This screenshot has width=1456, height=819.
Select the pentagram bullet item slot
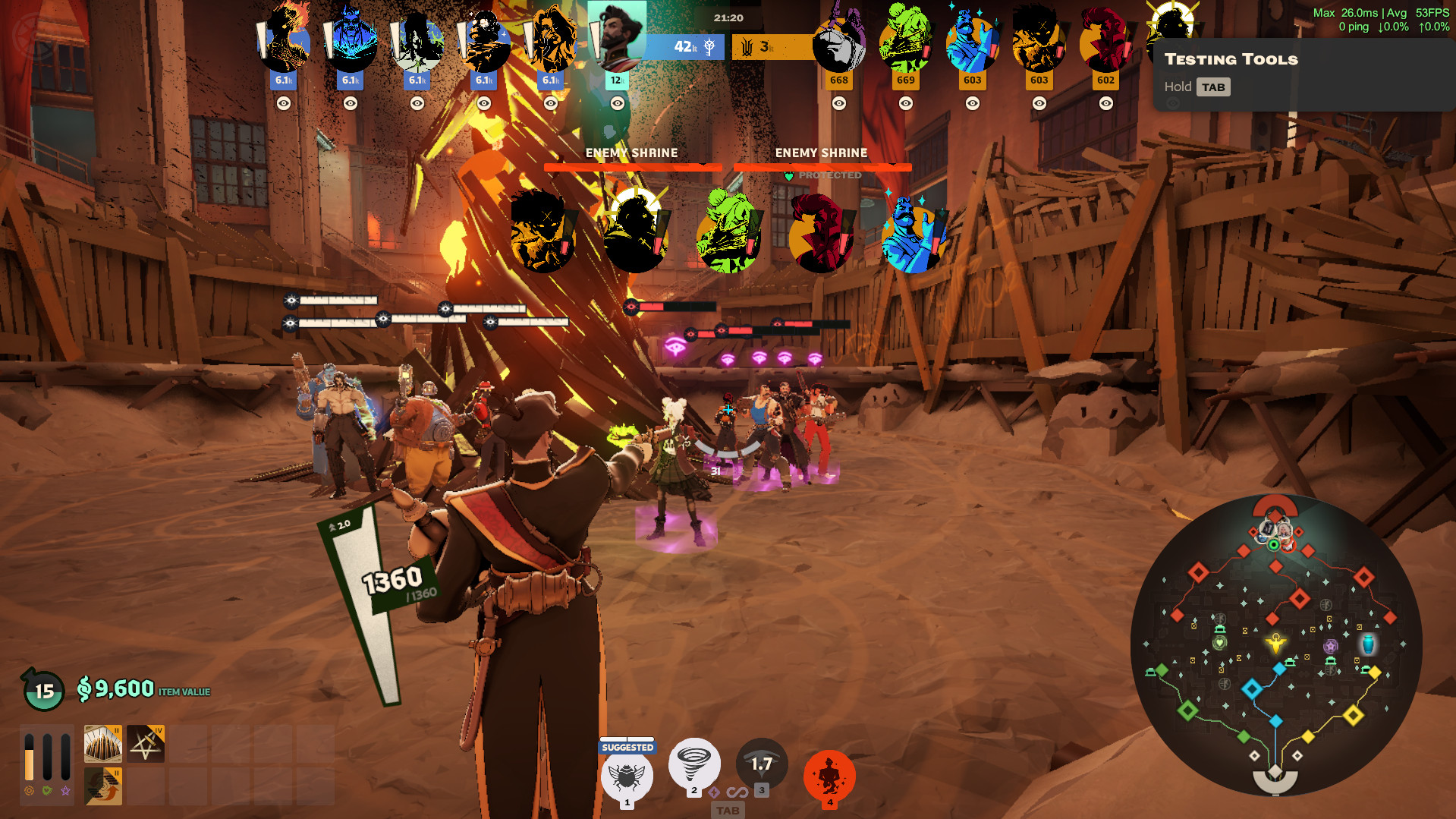point(146,744)
